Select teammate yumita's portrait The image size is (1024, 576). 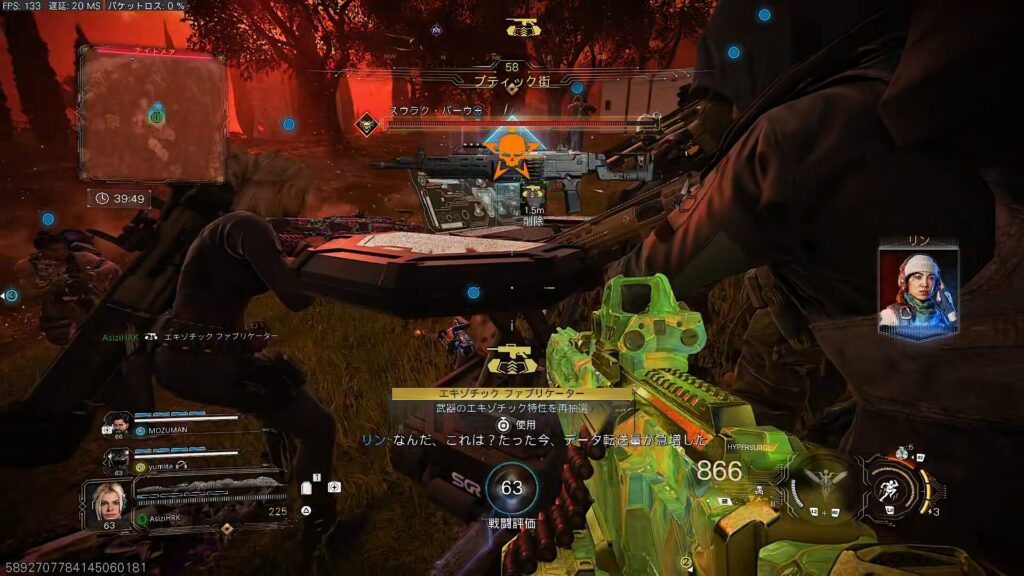118,459
